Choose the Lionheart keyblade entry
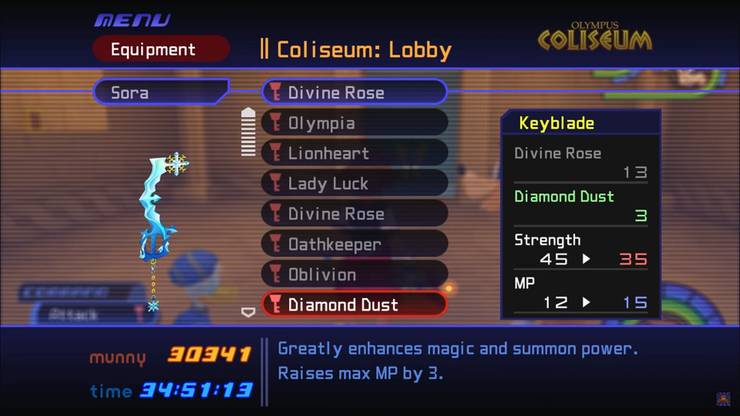This screenshot has height=416, width=740. tap(354, 153)
